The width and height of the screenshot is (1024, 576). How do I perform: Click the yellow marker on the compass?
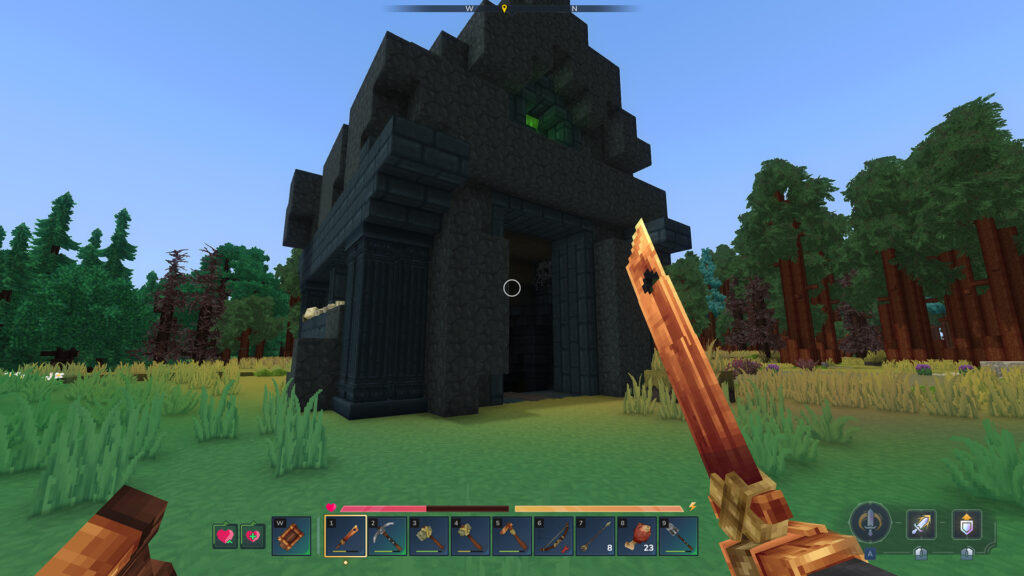[x=504, y=9]
